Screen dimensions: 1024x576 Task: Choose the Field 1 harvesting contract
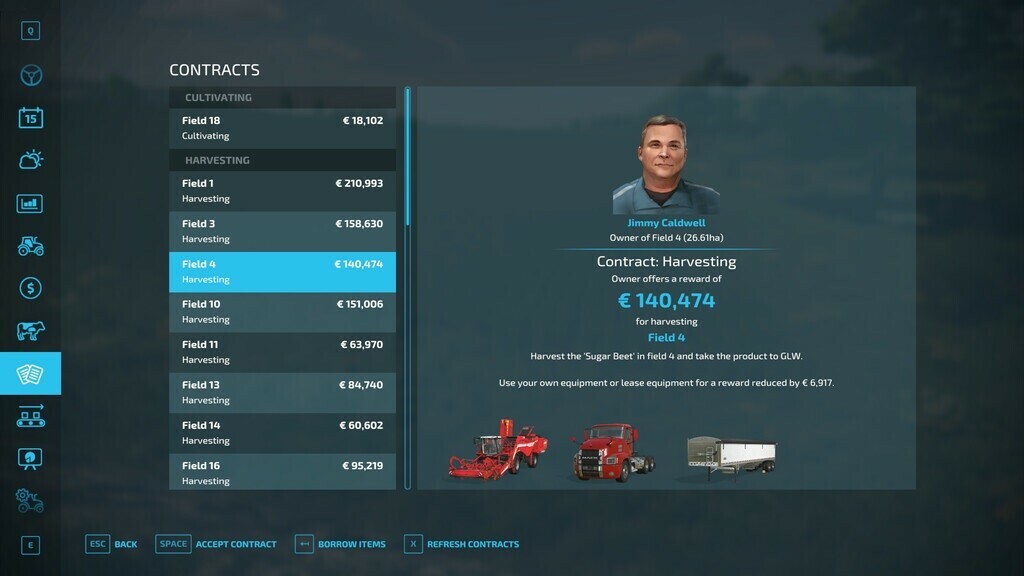tap(282, 191)
